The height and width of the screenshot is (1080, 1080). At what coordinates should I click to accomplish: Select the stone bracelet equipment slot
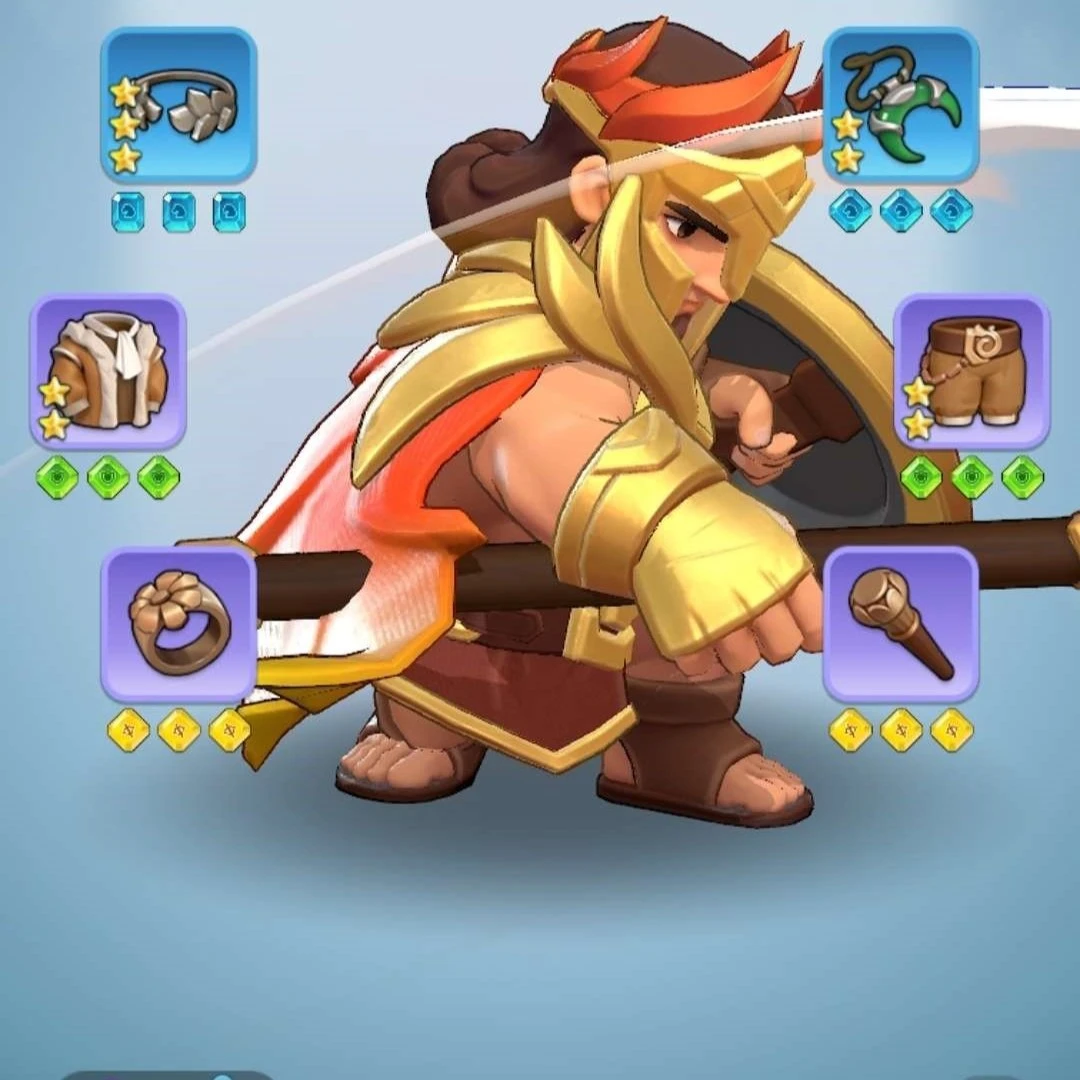[x=178, y=105]
